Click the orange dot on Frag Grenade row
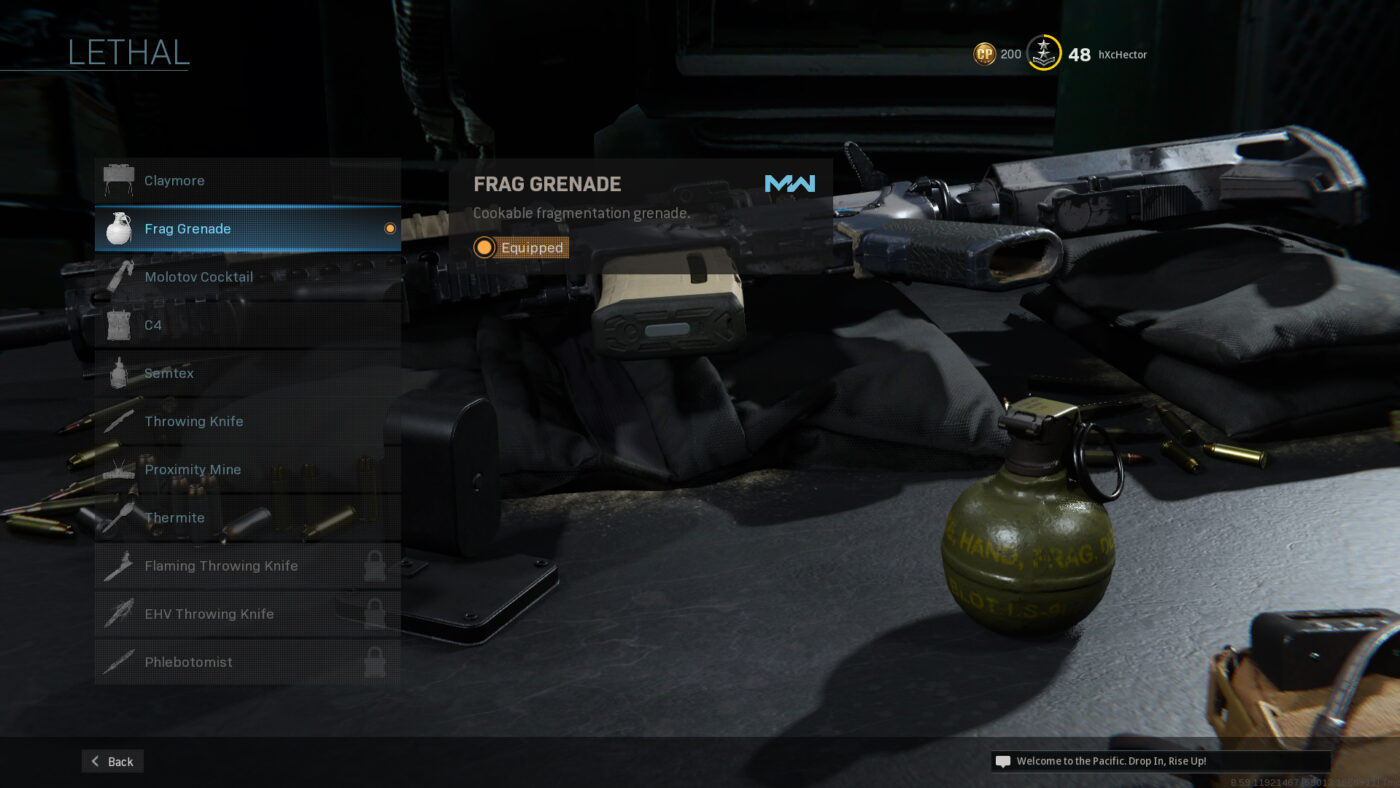The height and width of the screenshot is (788, 1400). [389, 228]
